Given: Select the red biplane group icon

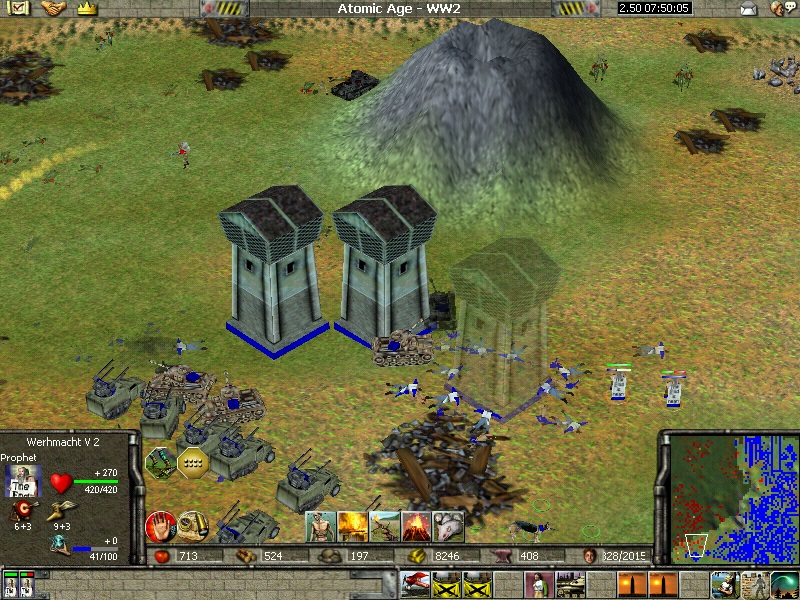Looking at the screenshot, I should coord(415,582).
